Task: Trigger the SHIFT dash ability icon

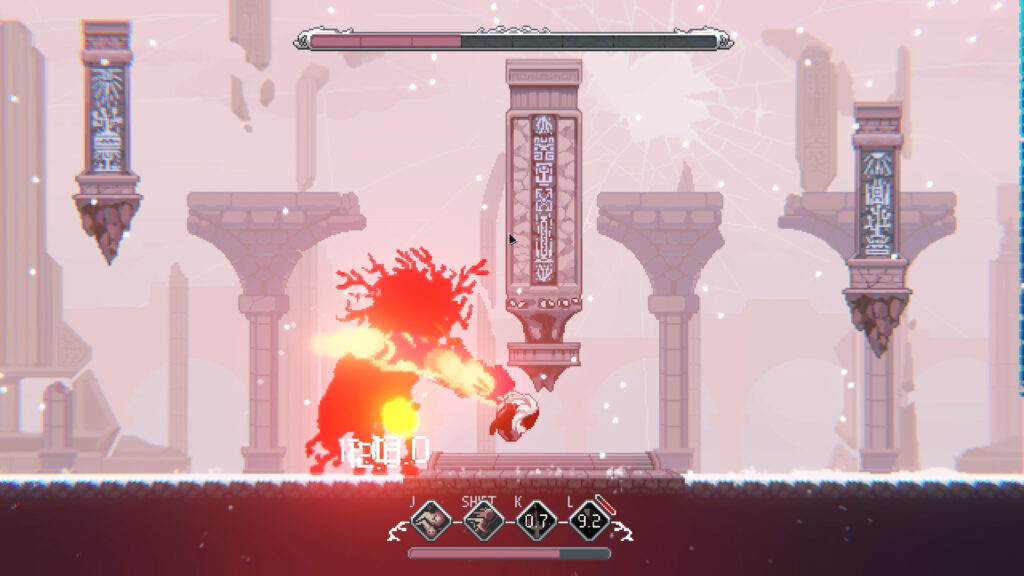Action: coord(482,521)
